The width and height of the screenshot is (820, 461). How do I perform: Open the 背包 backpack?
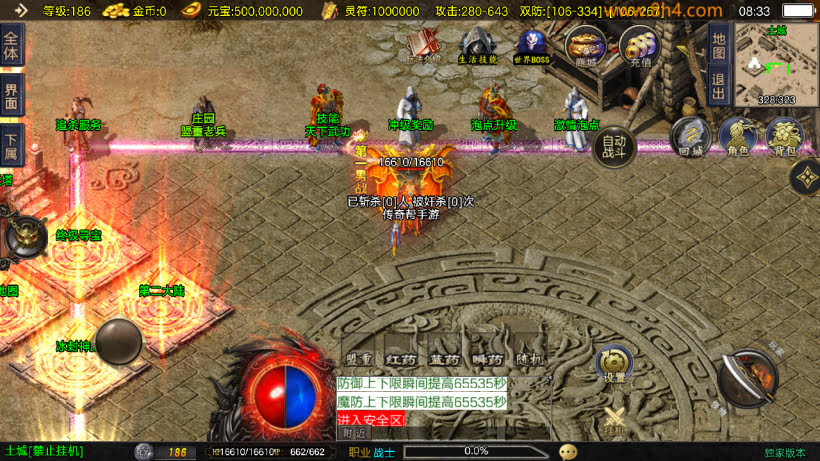click(x=785, y=137)
